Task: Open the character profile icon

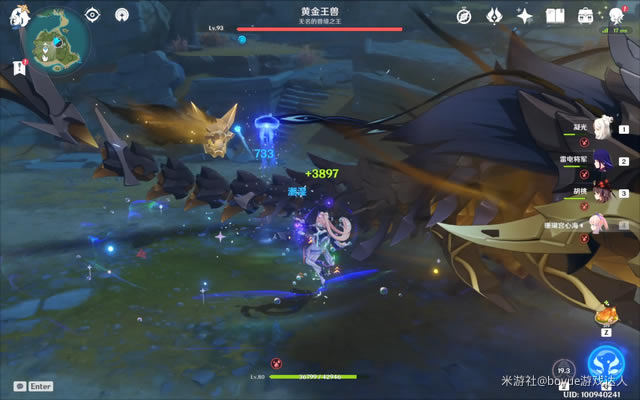Action: 617,16
